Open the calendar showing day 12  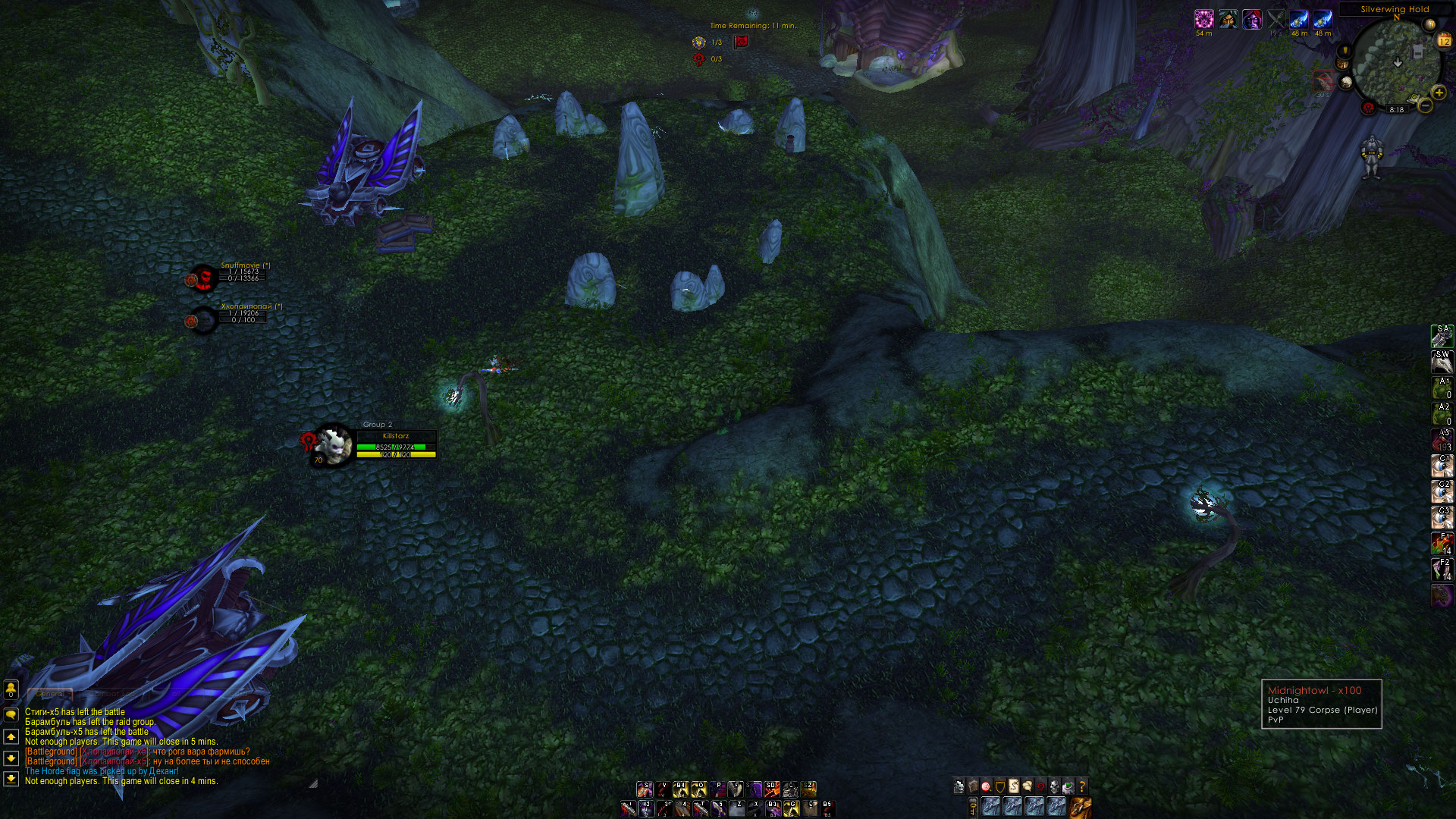point(1444,41)
